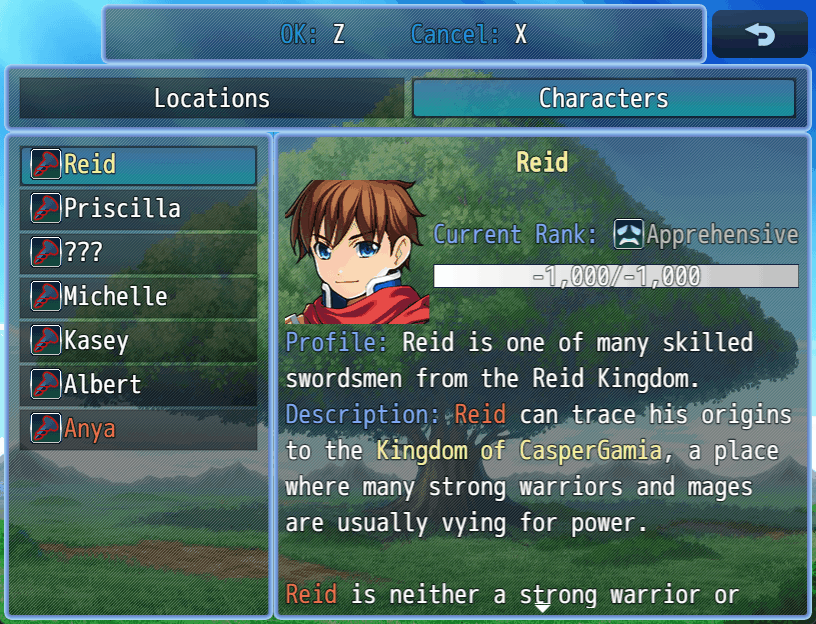Image resolution: width=816 pixels, height=624 pixels.
Task: Select Kasey in the list
Action: (x=138, y=341)
